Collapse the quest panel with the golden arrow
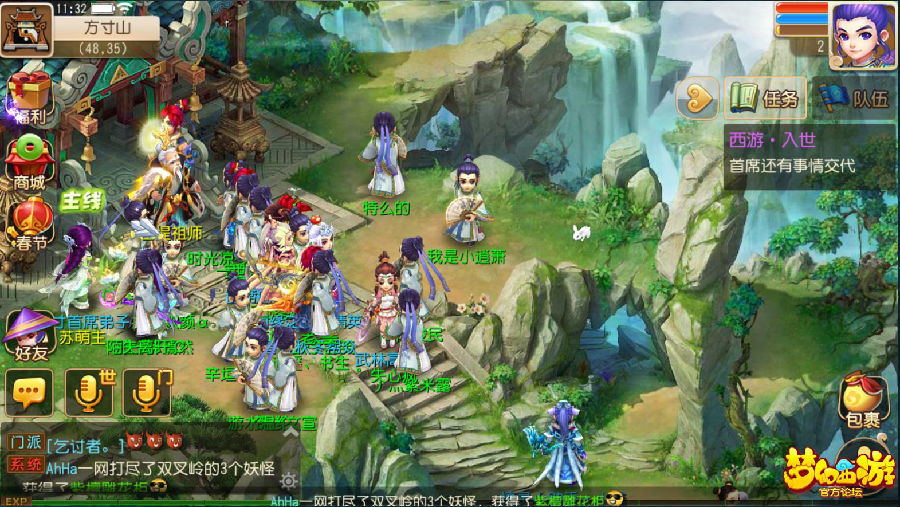The width and height of the screenshot is (900, 507). click(698, 98)
